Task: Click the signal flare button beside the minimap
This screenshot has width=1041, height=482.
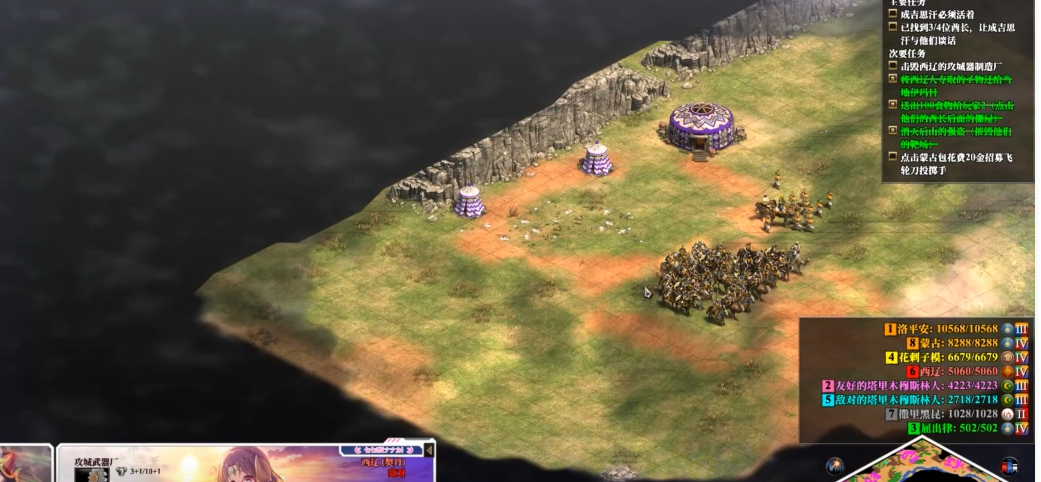Action: [834, 465]
